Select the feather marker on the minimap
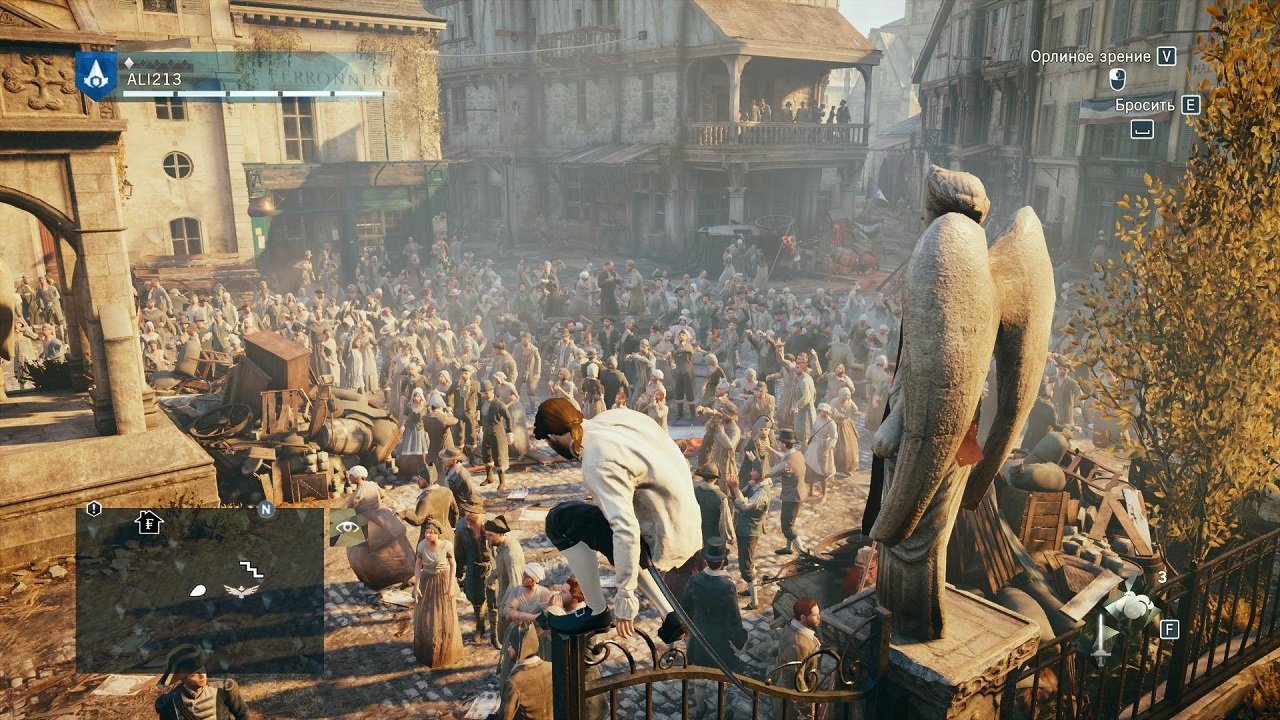The image size is (1280, 720). coord(198,590)
